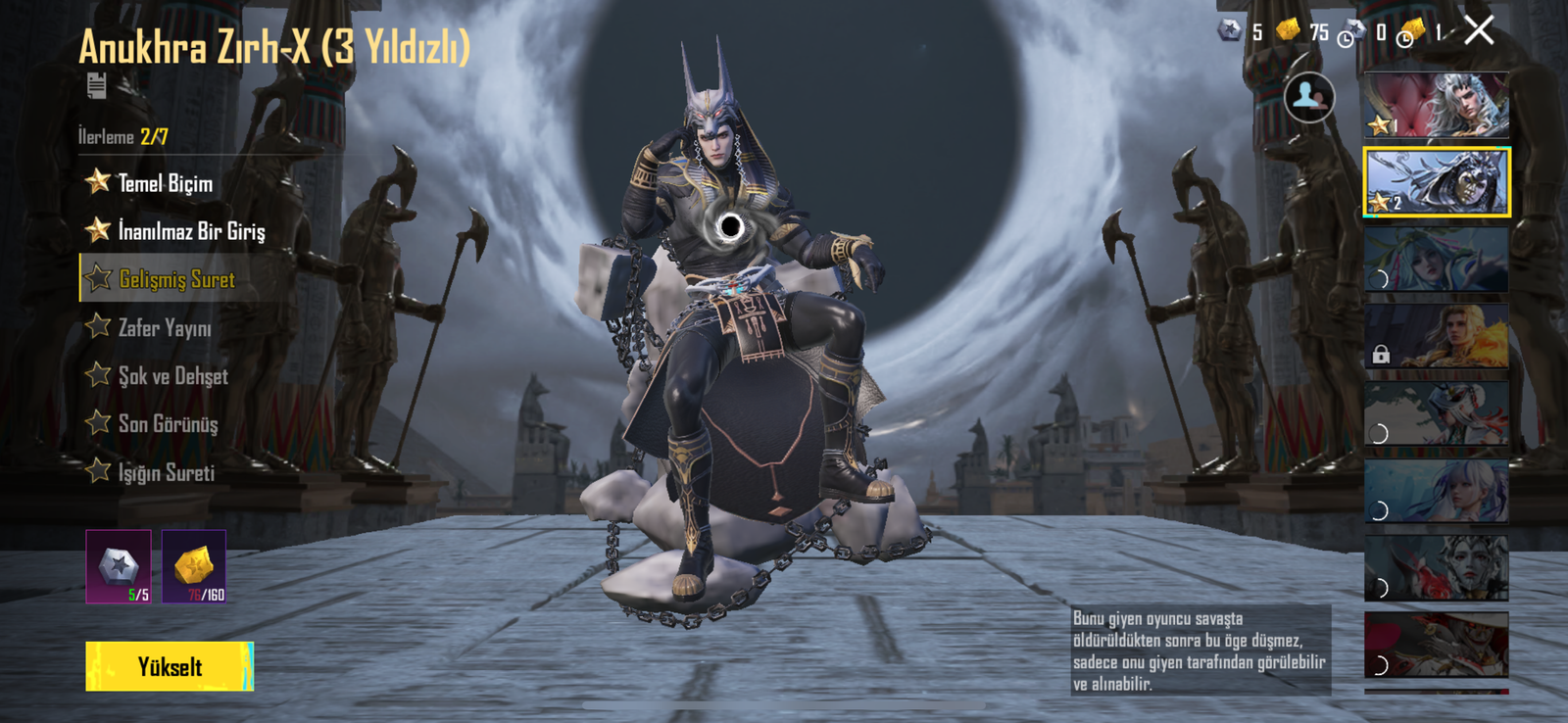The height and width of the screenshot is (723, 1568).
Task: Select the highlighted Gelişmiş Suret stage
Action: [176, 279]
